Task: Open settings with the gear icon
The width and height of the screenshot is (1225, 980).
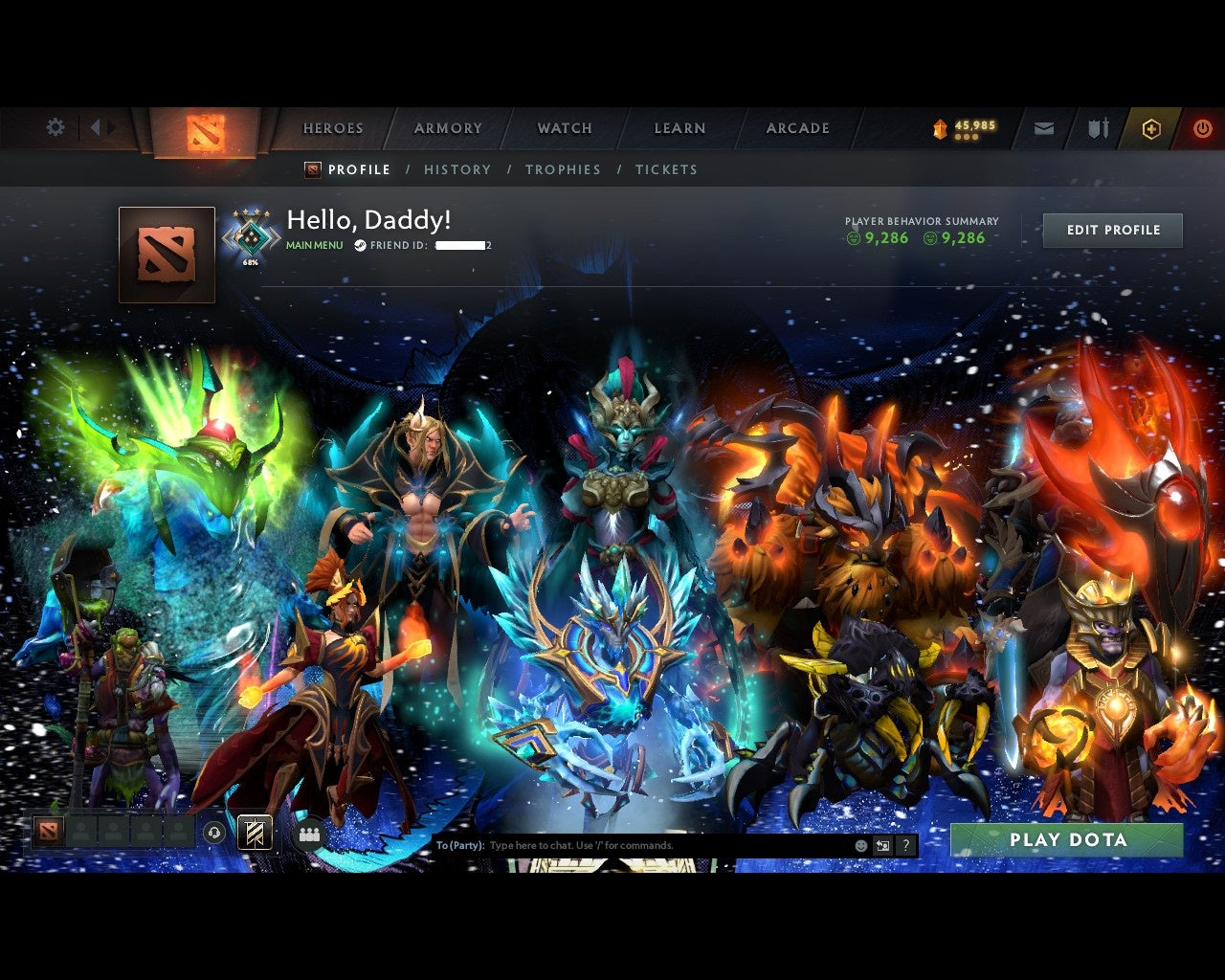Action: point(56,126)
